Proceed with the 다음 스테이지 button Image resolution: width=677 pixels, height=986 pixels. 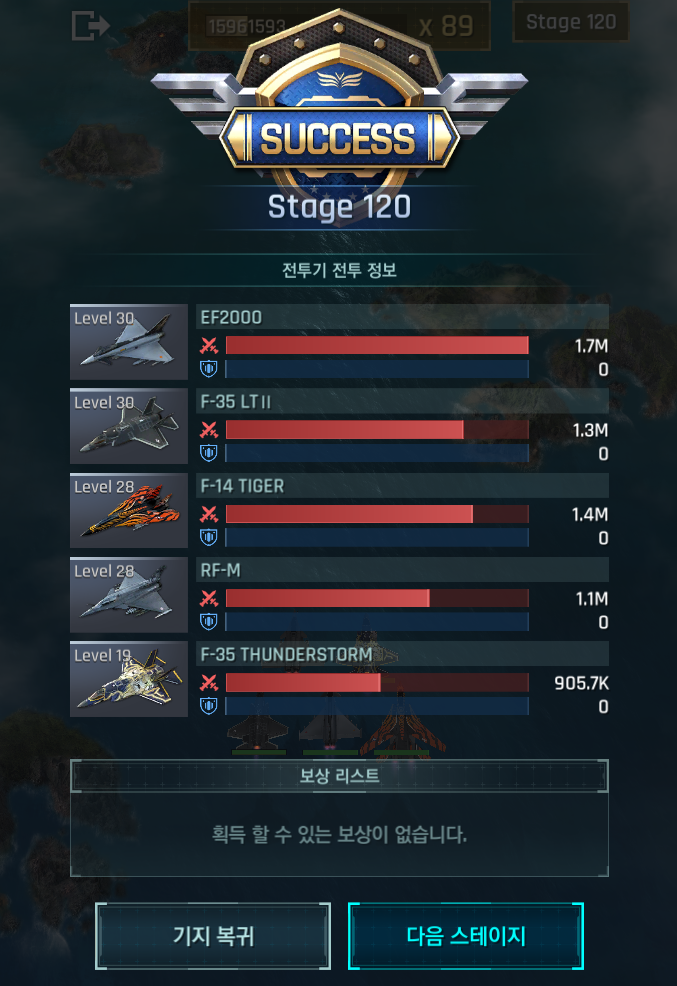point(466,936)
